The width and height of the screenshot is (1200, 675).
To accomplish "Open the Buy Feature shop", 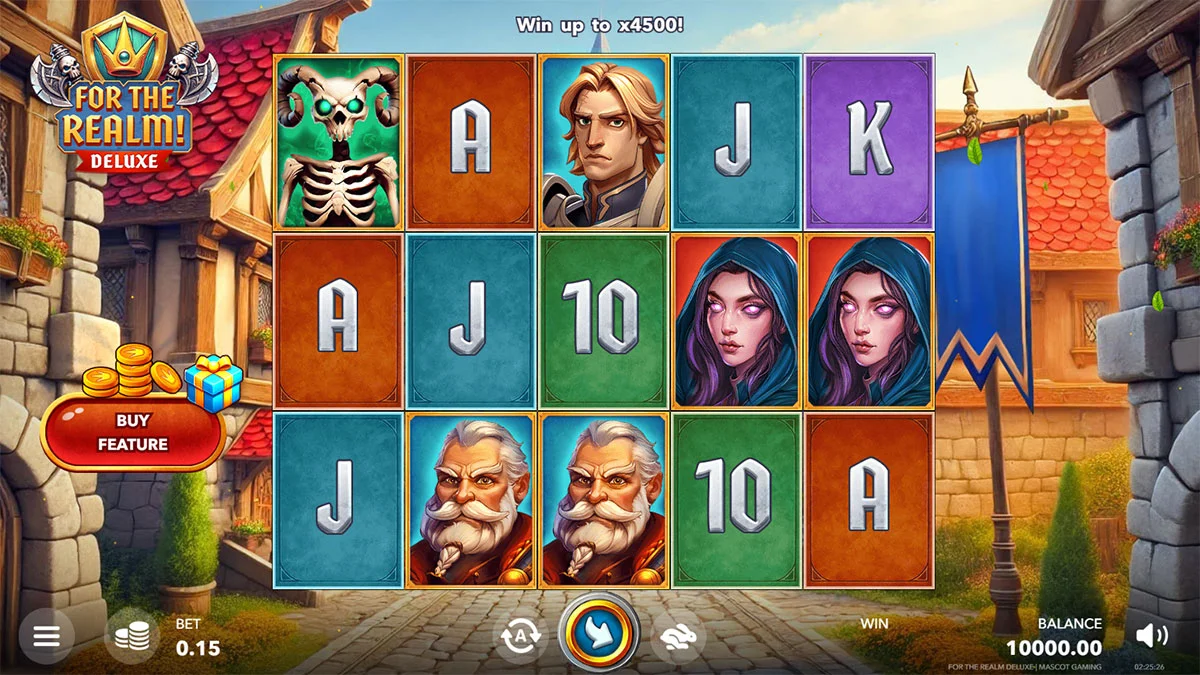I will tap(132, 433).
